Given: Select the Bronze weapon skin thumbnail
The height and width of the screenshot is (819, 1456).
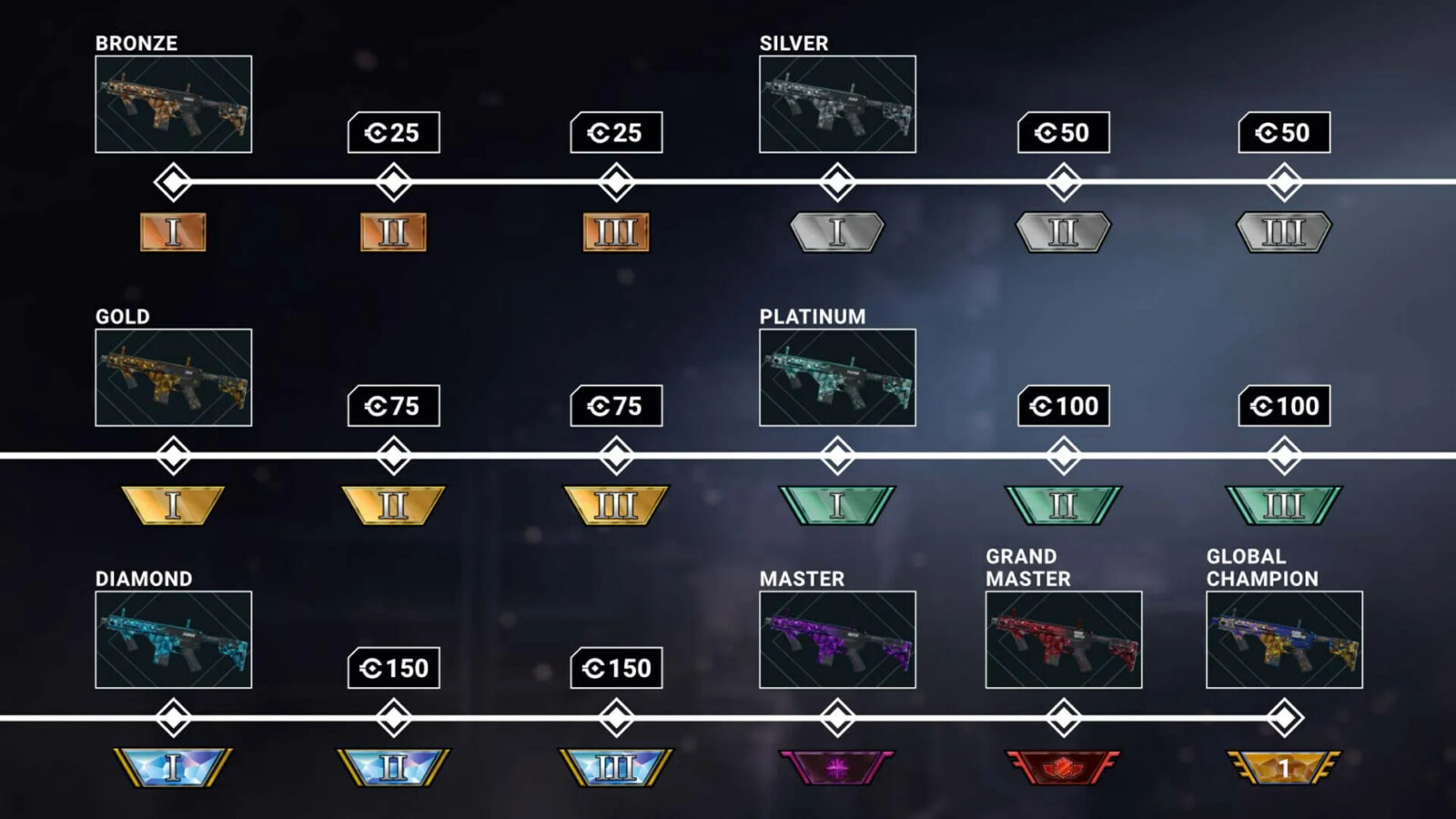Looking at the screenshot, I should click(173, 104).
